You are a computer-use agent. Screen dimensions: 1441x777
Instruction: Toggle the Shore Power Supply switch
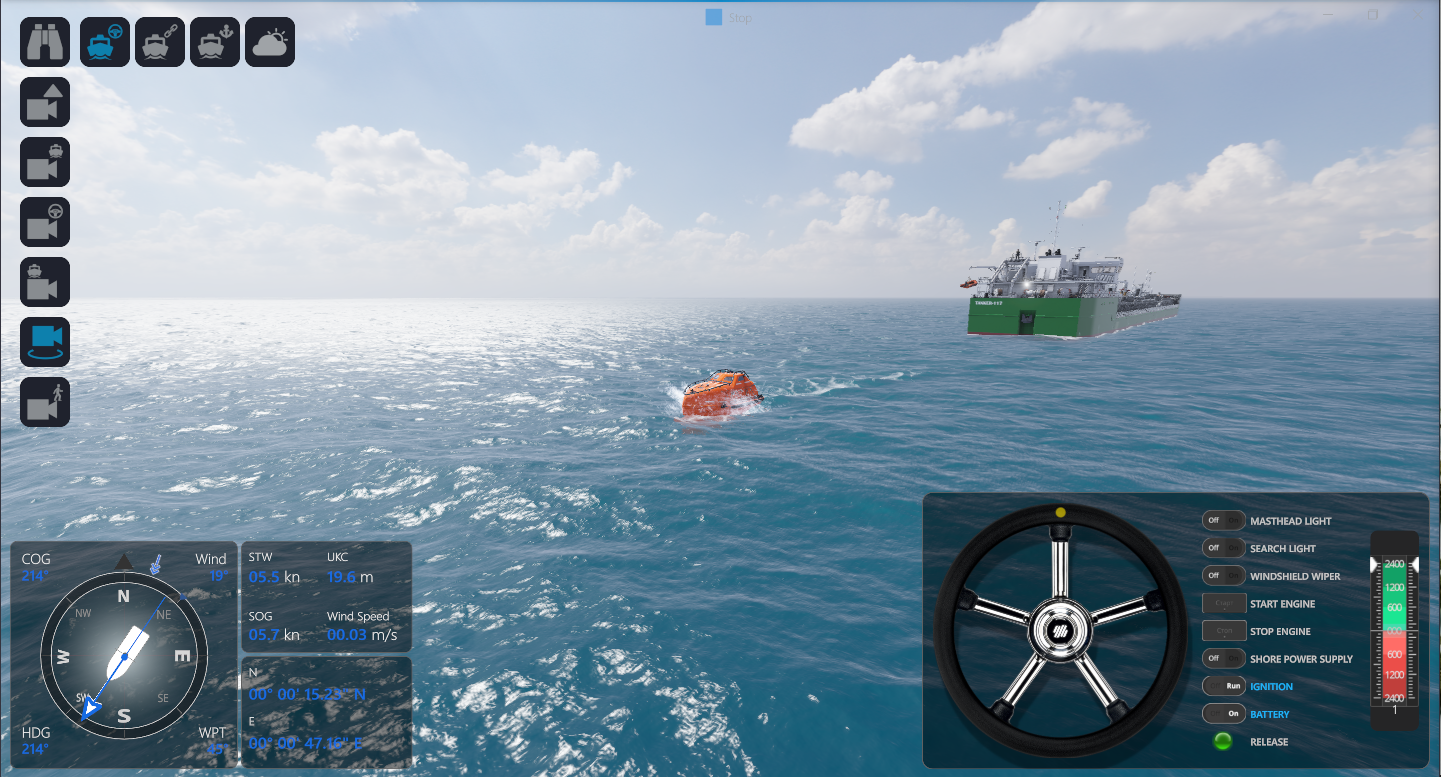pos(1223,659)
